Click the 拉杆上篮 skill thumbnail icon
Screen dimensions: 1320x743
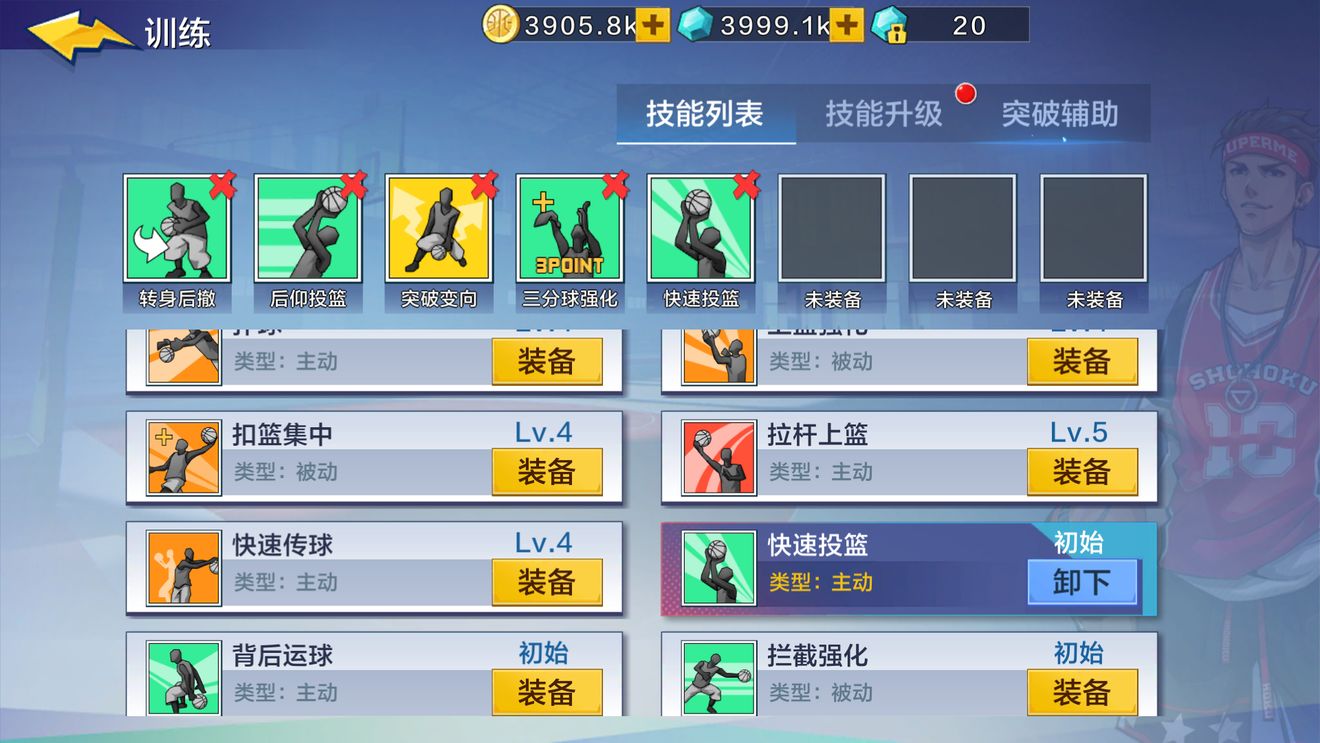tap(718, 457)
